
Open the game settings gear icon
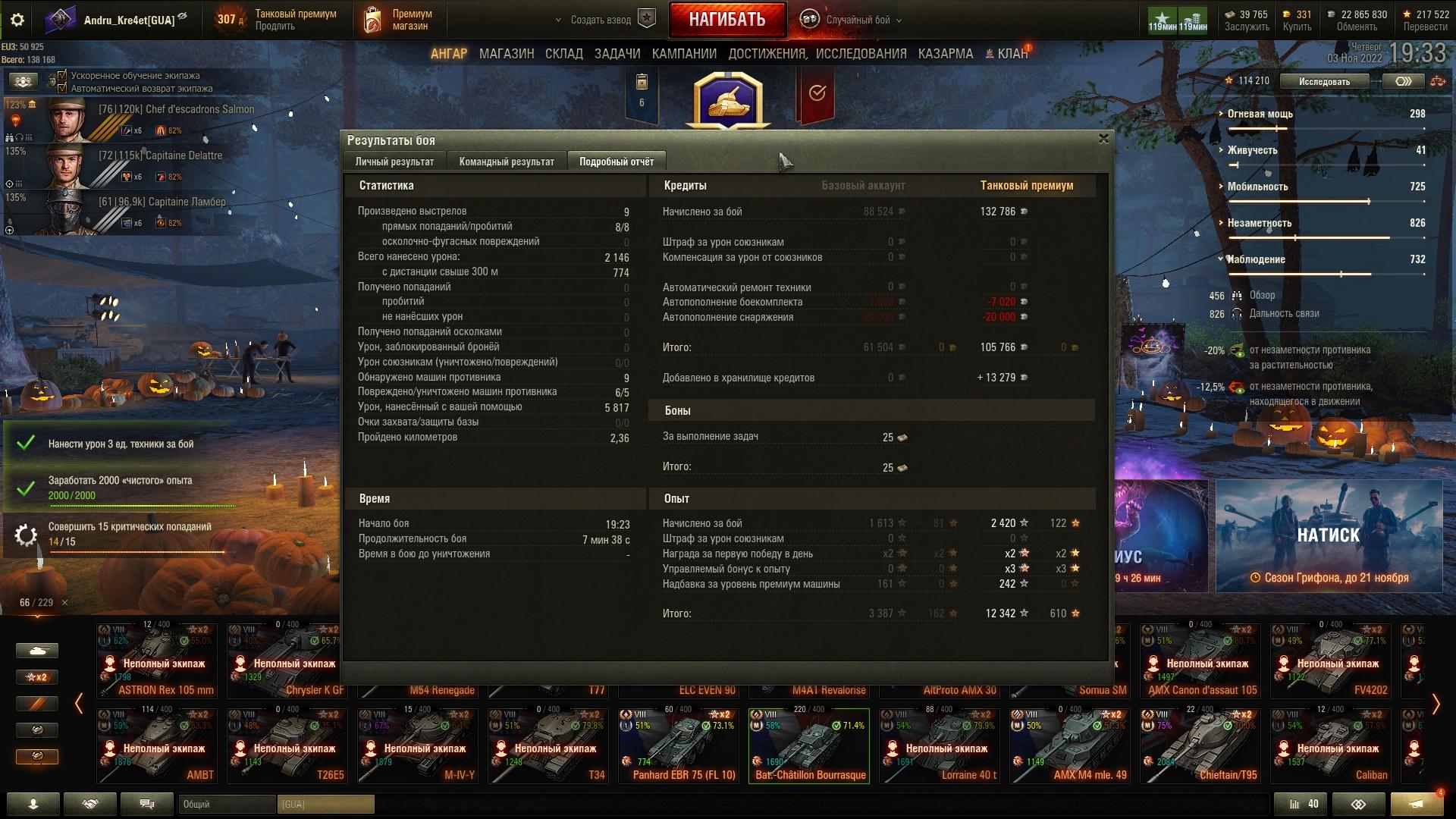17,20
